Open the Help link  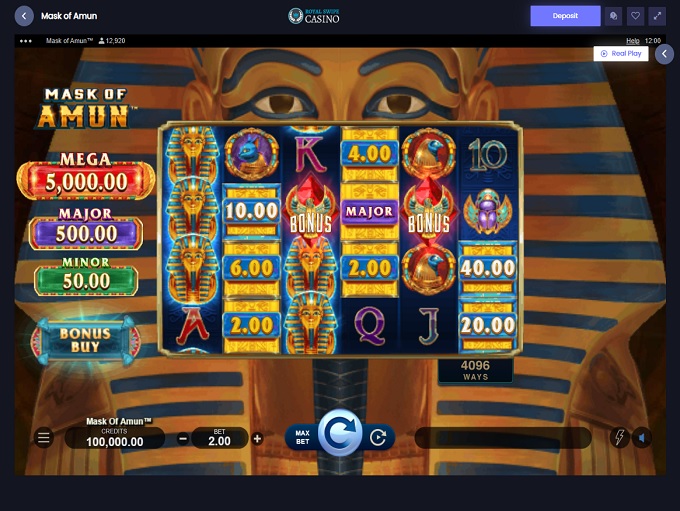tap(632, 41)
